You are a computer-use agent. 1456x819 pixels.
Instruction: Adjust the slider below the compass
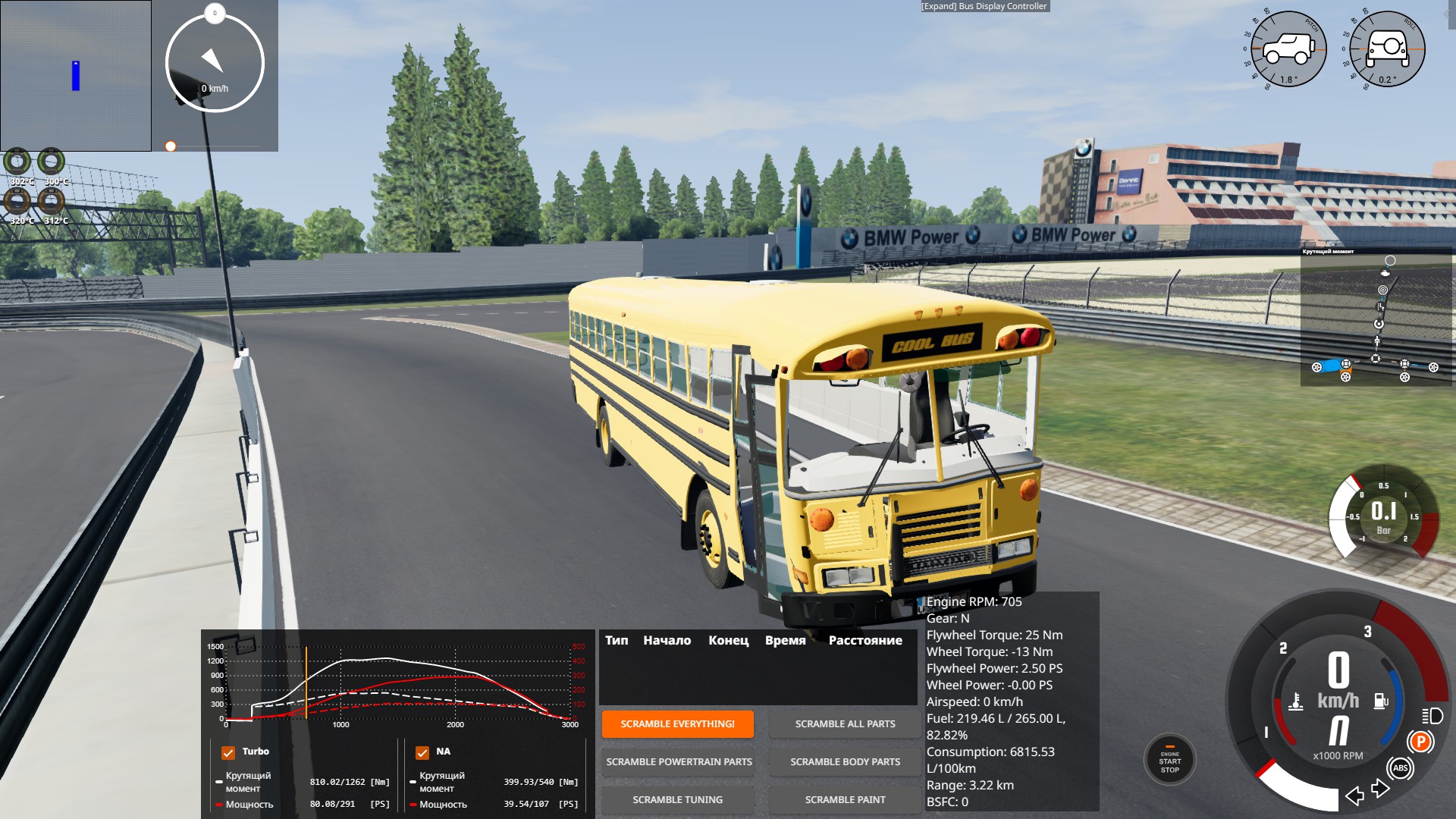point(171,146)
